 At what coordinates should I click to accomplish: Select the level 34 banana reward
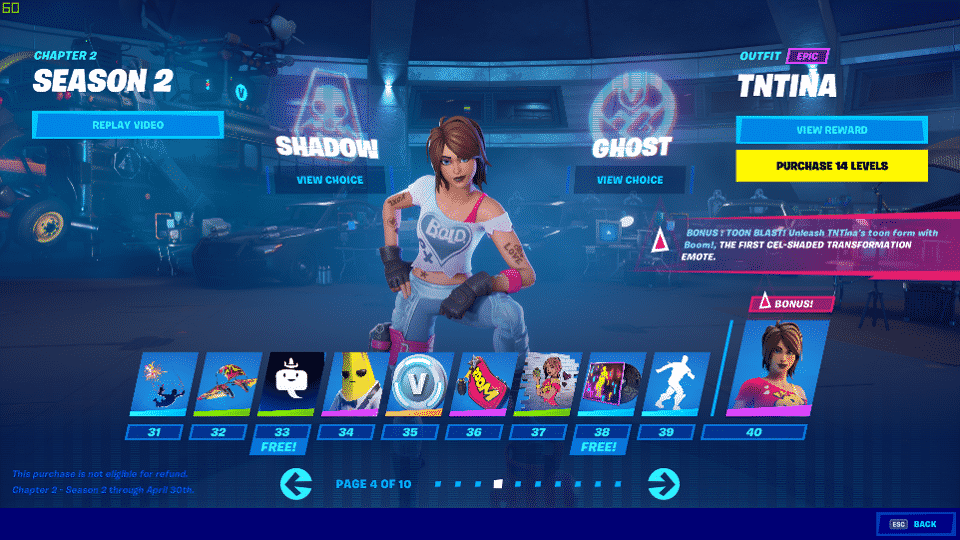[354, 383]
